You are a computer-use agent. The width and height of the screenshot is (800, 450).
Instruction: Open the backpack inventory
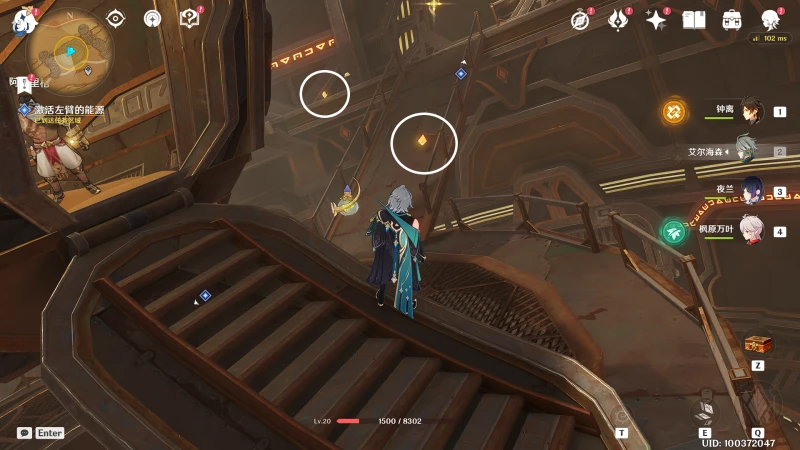pos(732,19)
